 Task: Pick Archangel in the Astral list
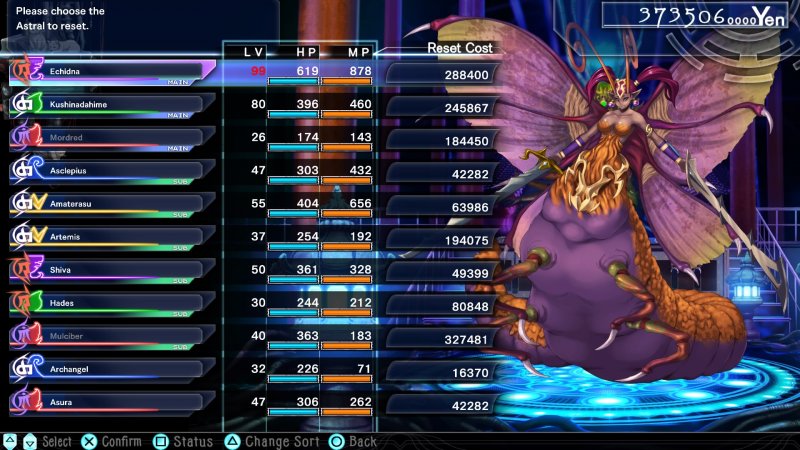click(x=110, y=369)
